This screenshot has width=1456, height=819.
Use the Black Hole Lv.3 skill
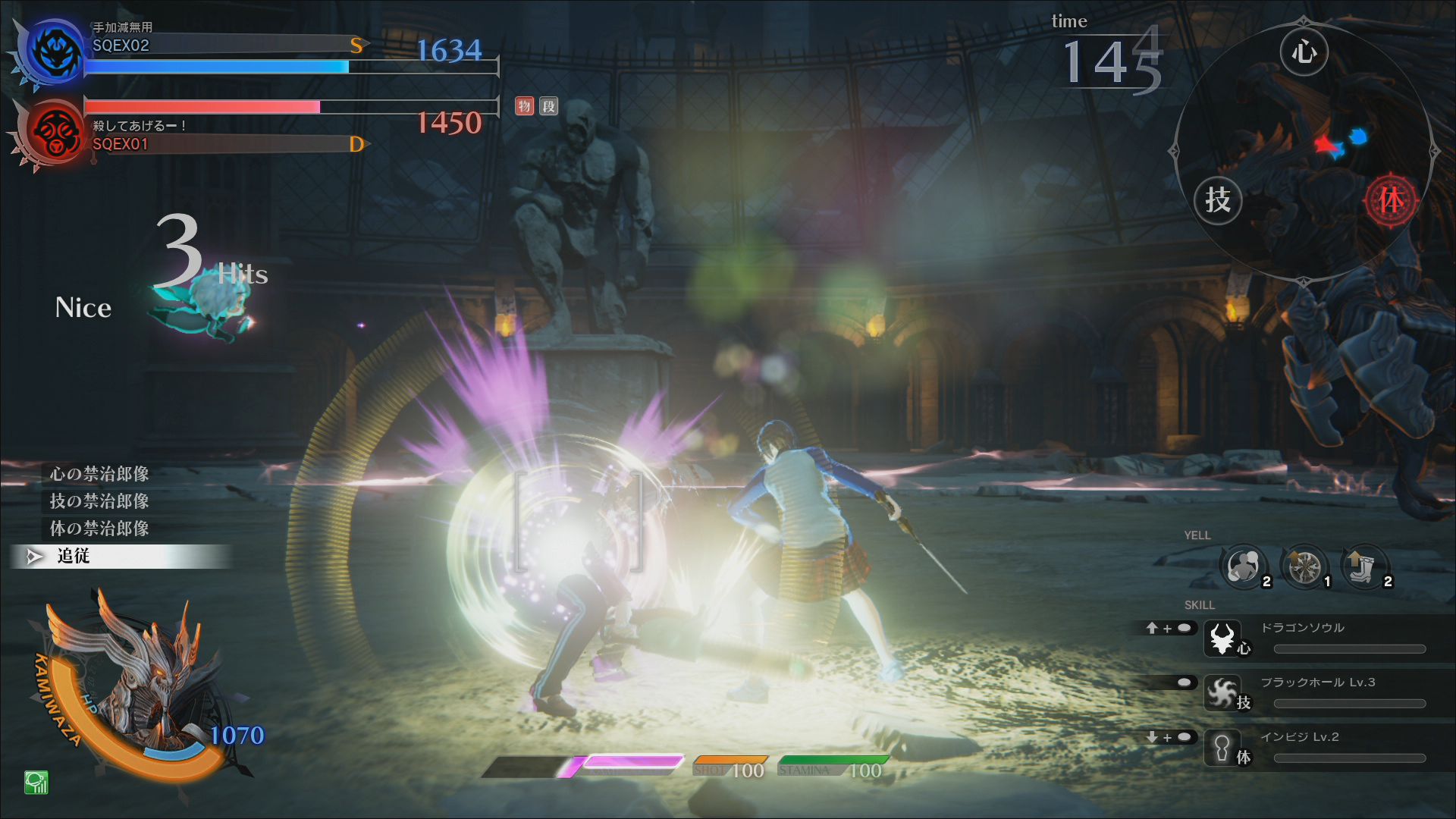pyautogui.click(x=1222, y=692)
